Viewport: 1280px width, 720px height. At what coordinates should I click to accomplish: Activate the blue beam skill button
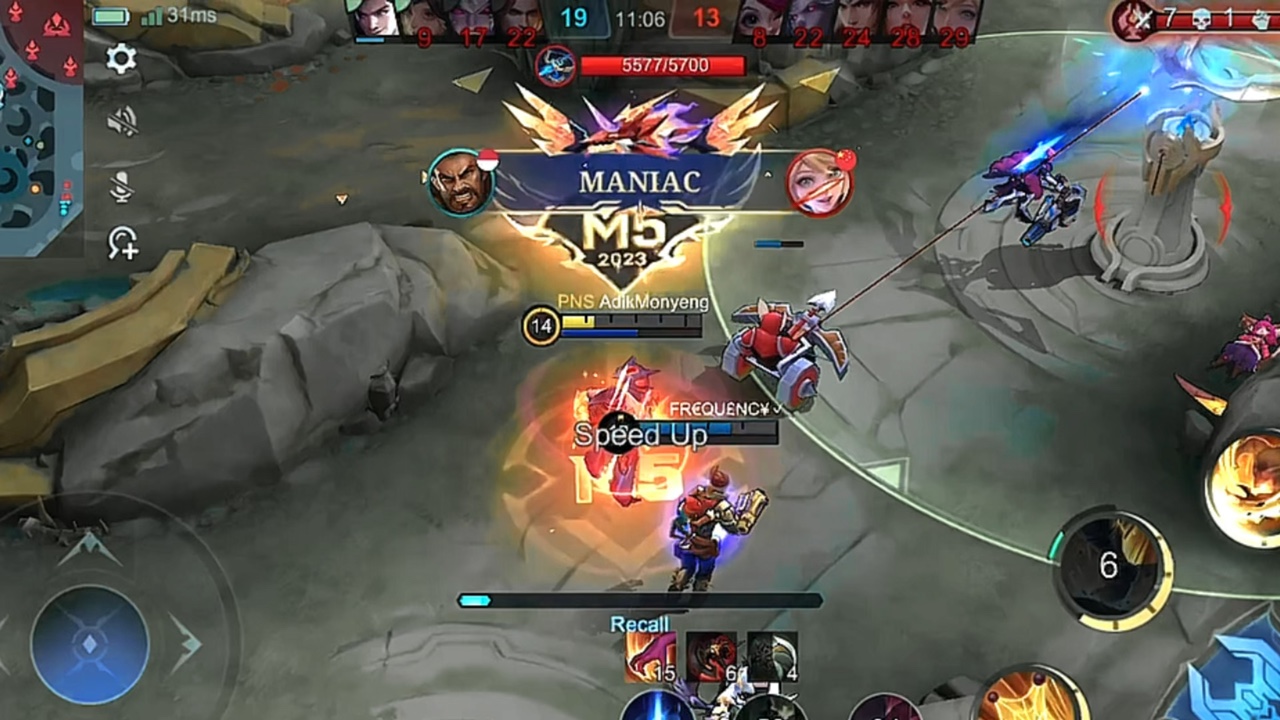pos(656,706)
